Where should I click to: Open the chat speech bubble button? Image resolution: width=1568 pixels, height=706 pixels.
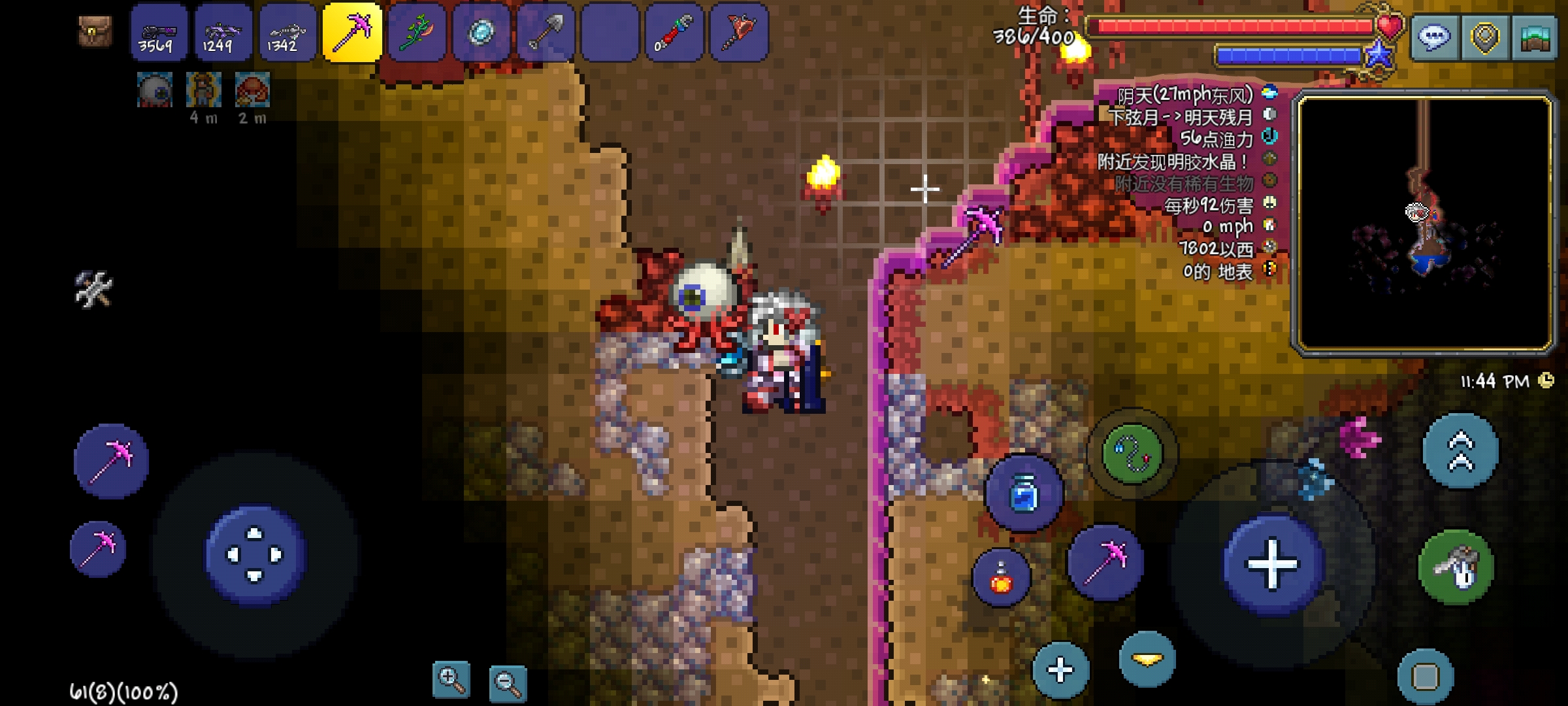[x=1433, y=38]
